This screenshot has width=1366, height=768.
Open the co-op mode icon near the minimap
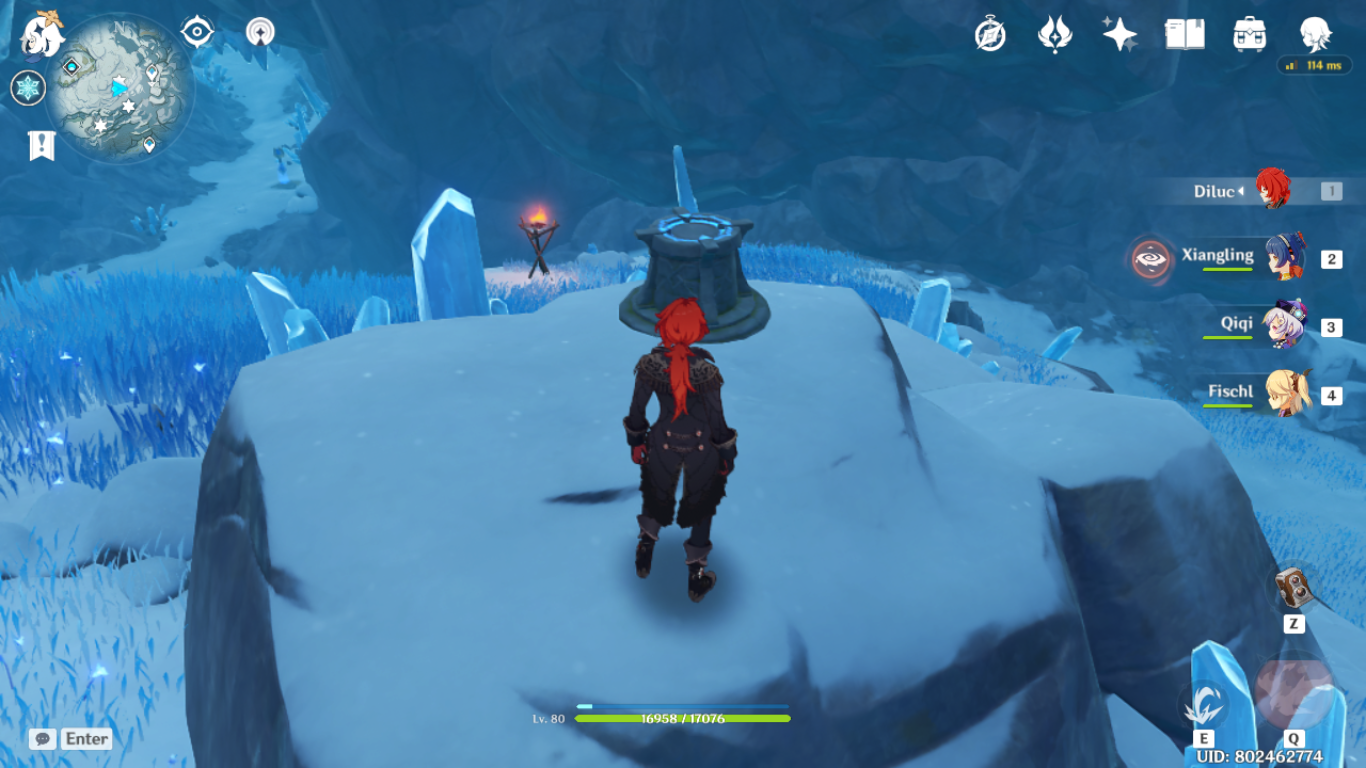260,32
